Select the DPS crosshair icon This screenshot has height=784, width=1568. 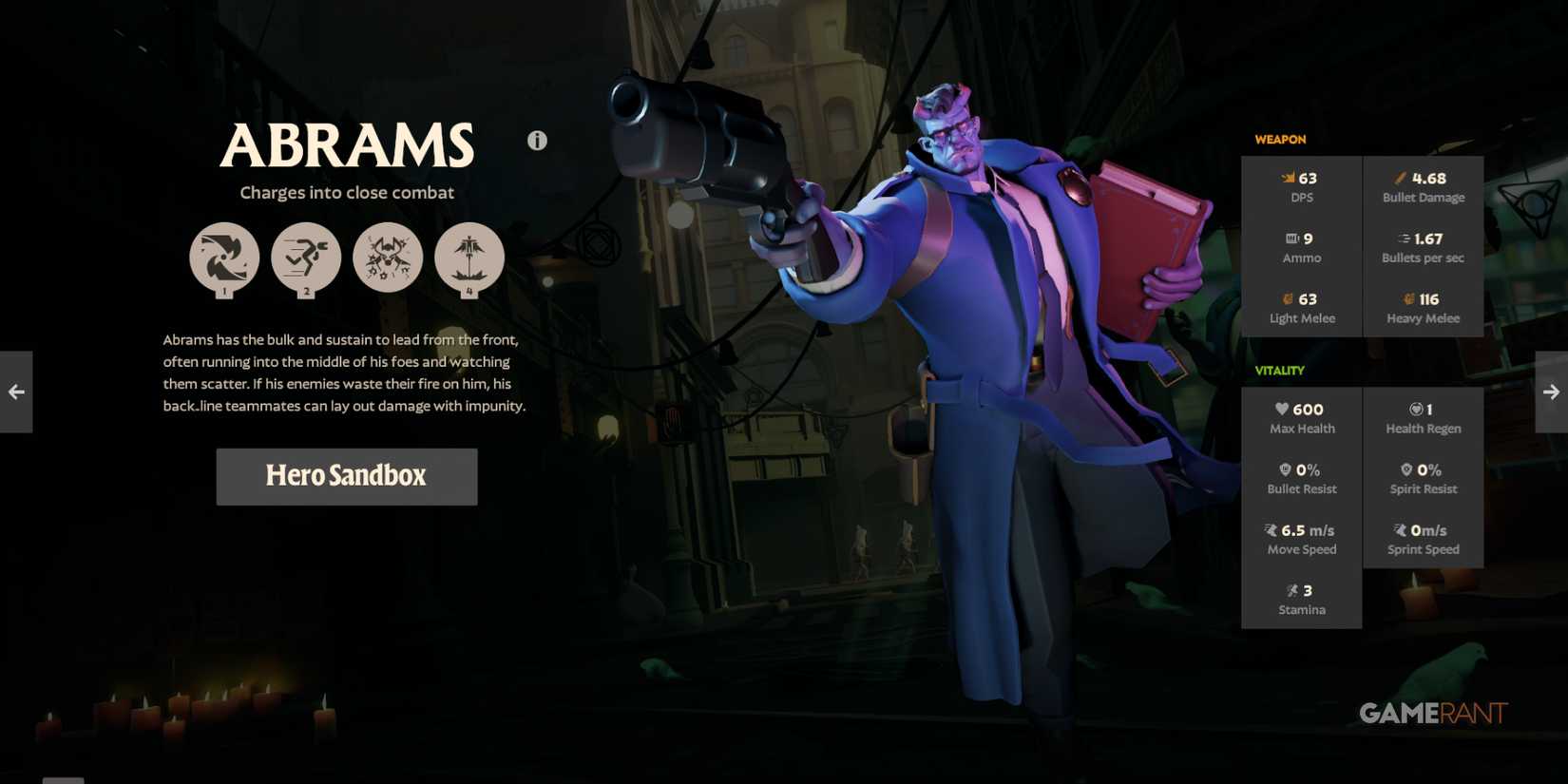tap(1287, 178)
